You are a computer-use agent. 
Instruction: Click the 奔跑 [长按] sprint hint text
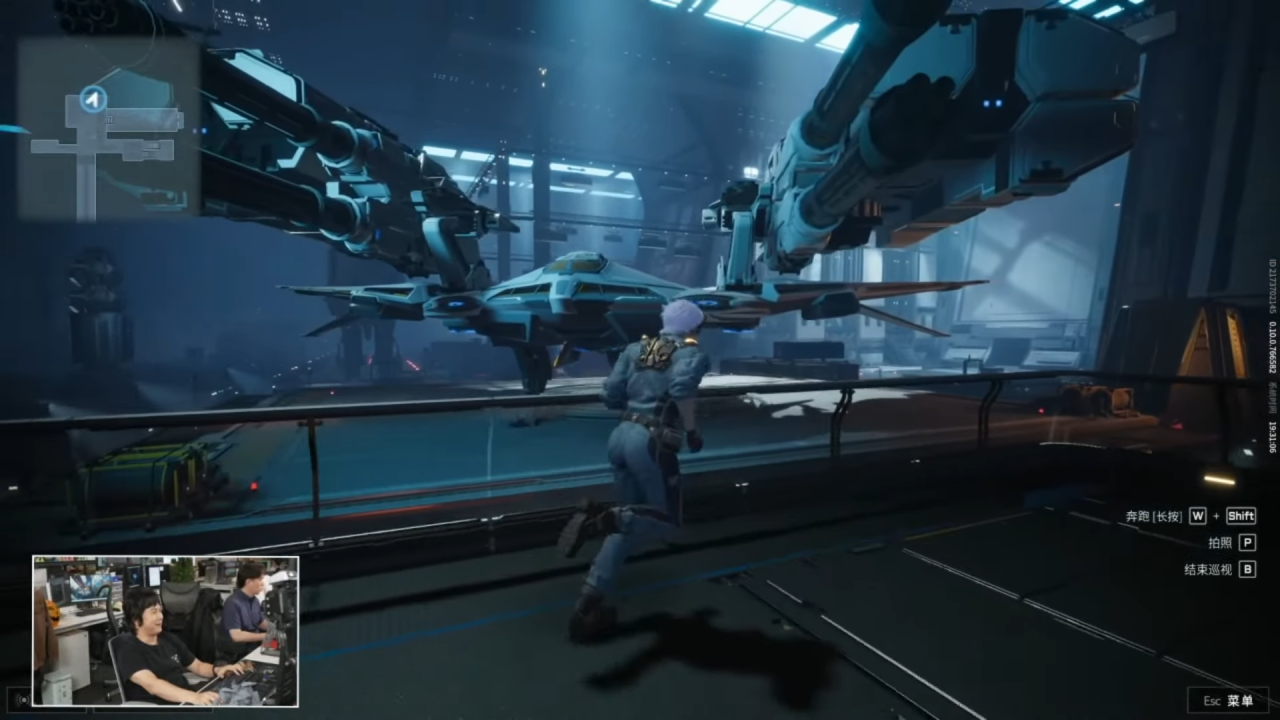click(x=1152, y=516)
